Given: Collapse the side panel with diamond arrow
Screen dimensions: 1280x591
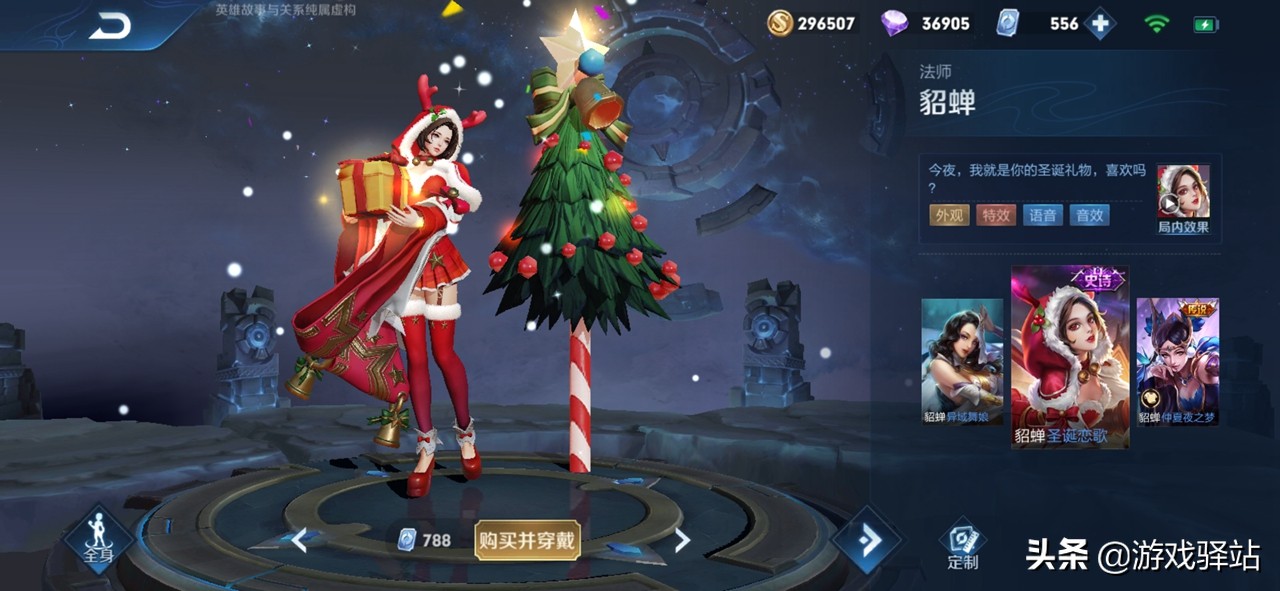Looking at the screenshot, I should click(x=867, y=541).
